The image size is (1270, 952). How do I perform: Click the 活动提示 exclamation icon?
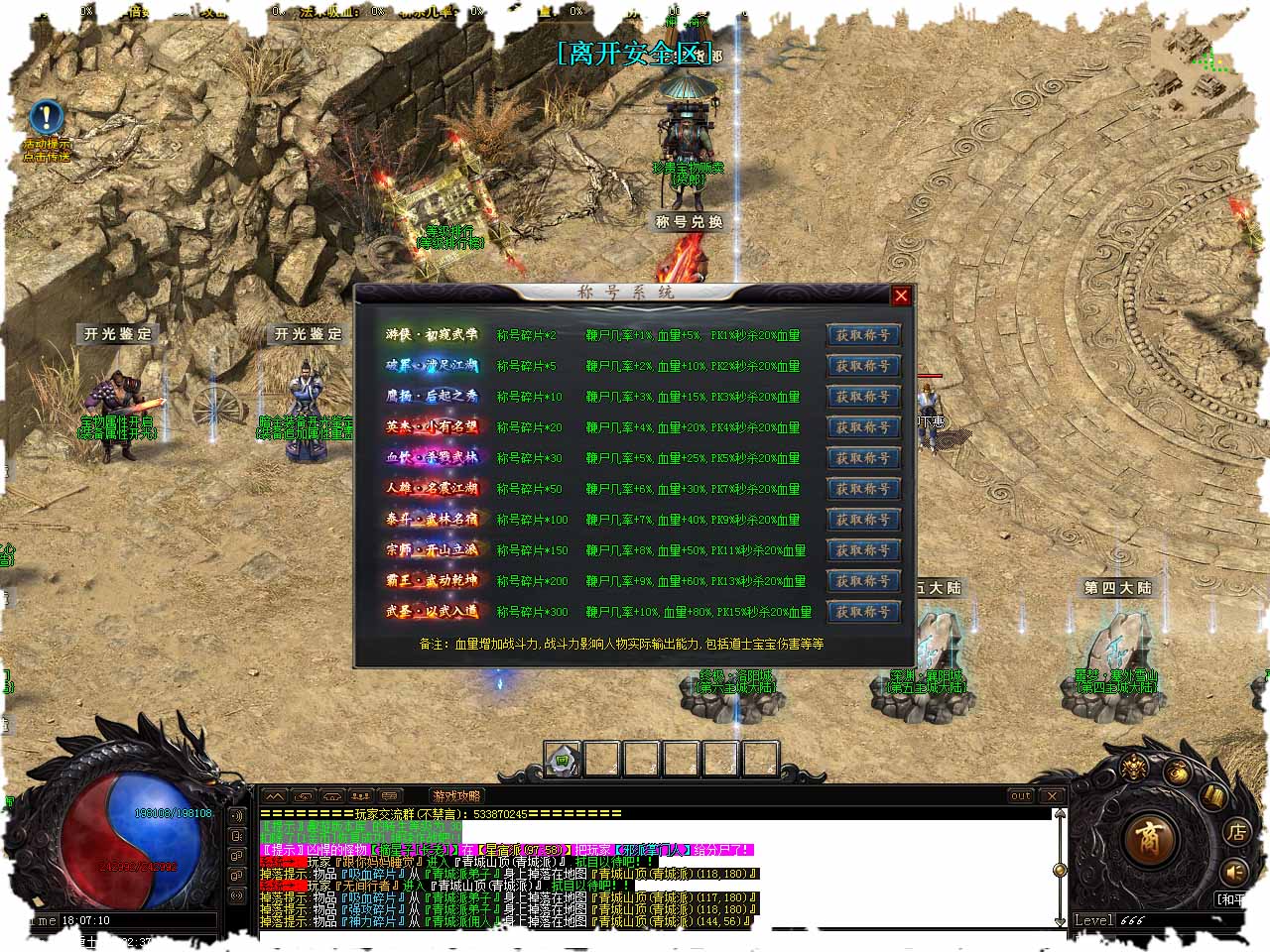[46, 118]
